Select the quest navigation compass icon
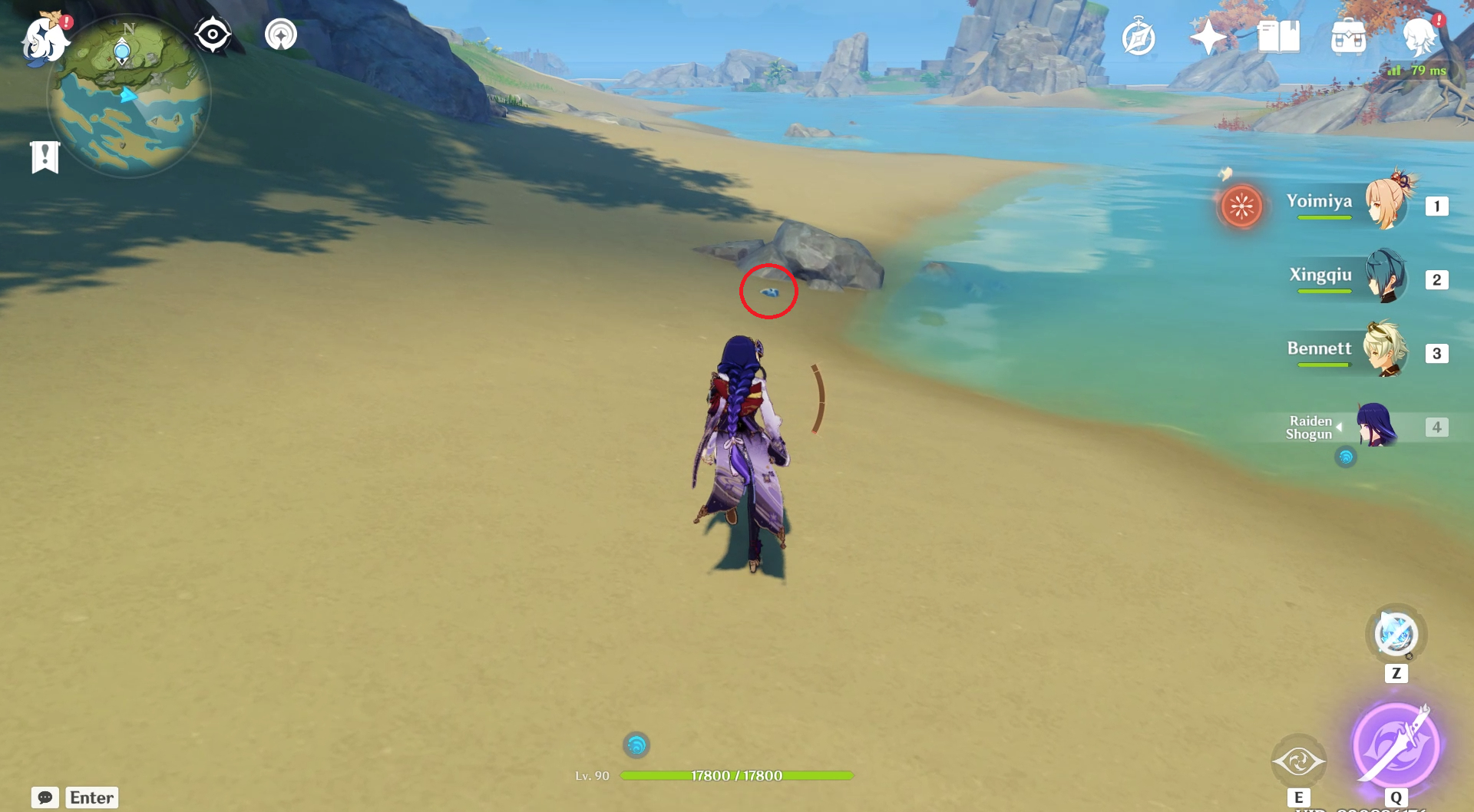Viewport: 1474px width, 812px height. (212, 33)
